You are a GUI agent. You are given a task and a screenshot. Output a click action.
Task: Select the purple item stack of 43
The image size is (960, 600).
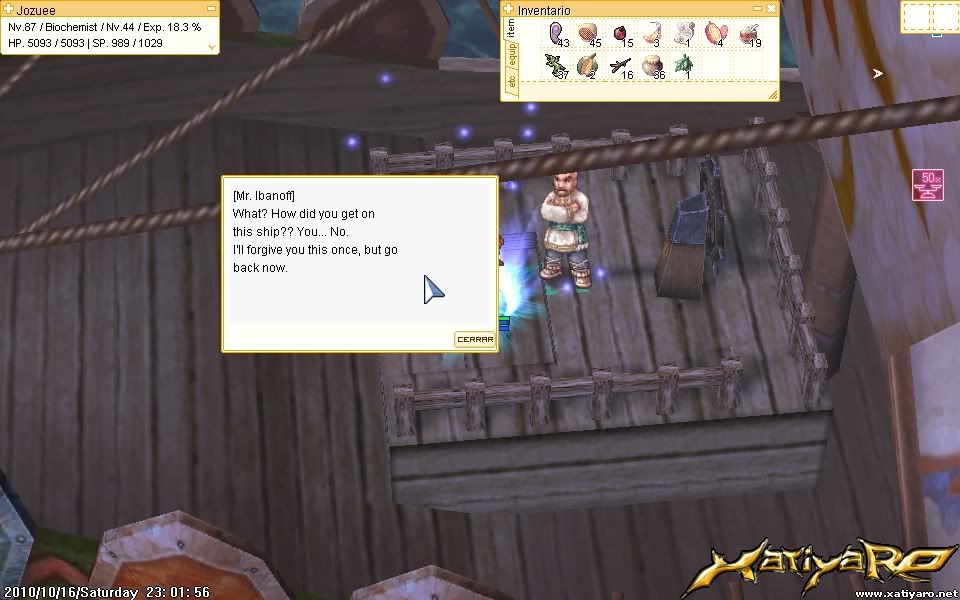pyautogui.click(x=555, y=35)
